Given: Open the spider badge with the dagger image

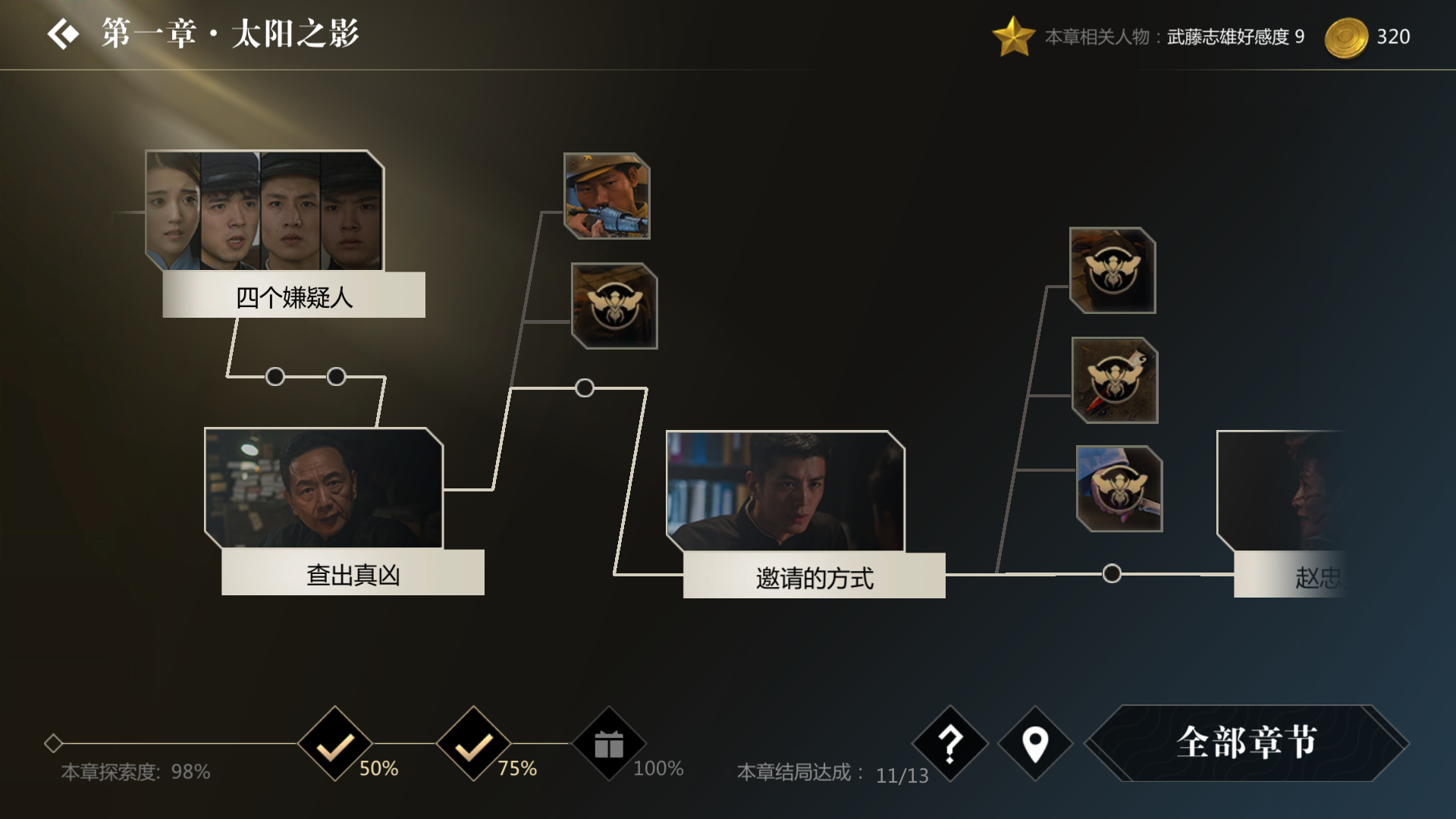Looking at the screenshot, I should point(1115,381).
